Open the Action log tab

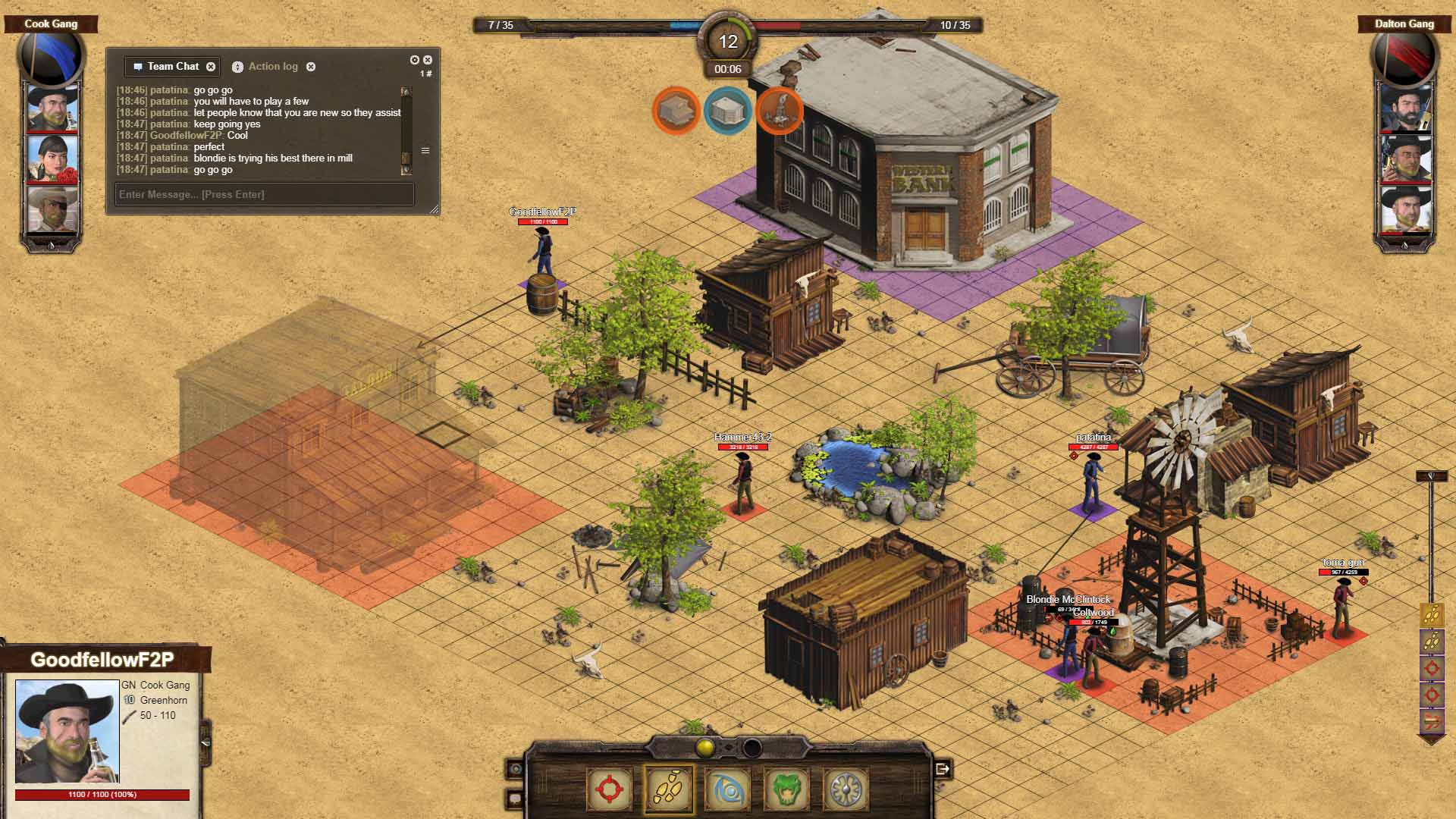click(272, 67)
